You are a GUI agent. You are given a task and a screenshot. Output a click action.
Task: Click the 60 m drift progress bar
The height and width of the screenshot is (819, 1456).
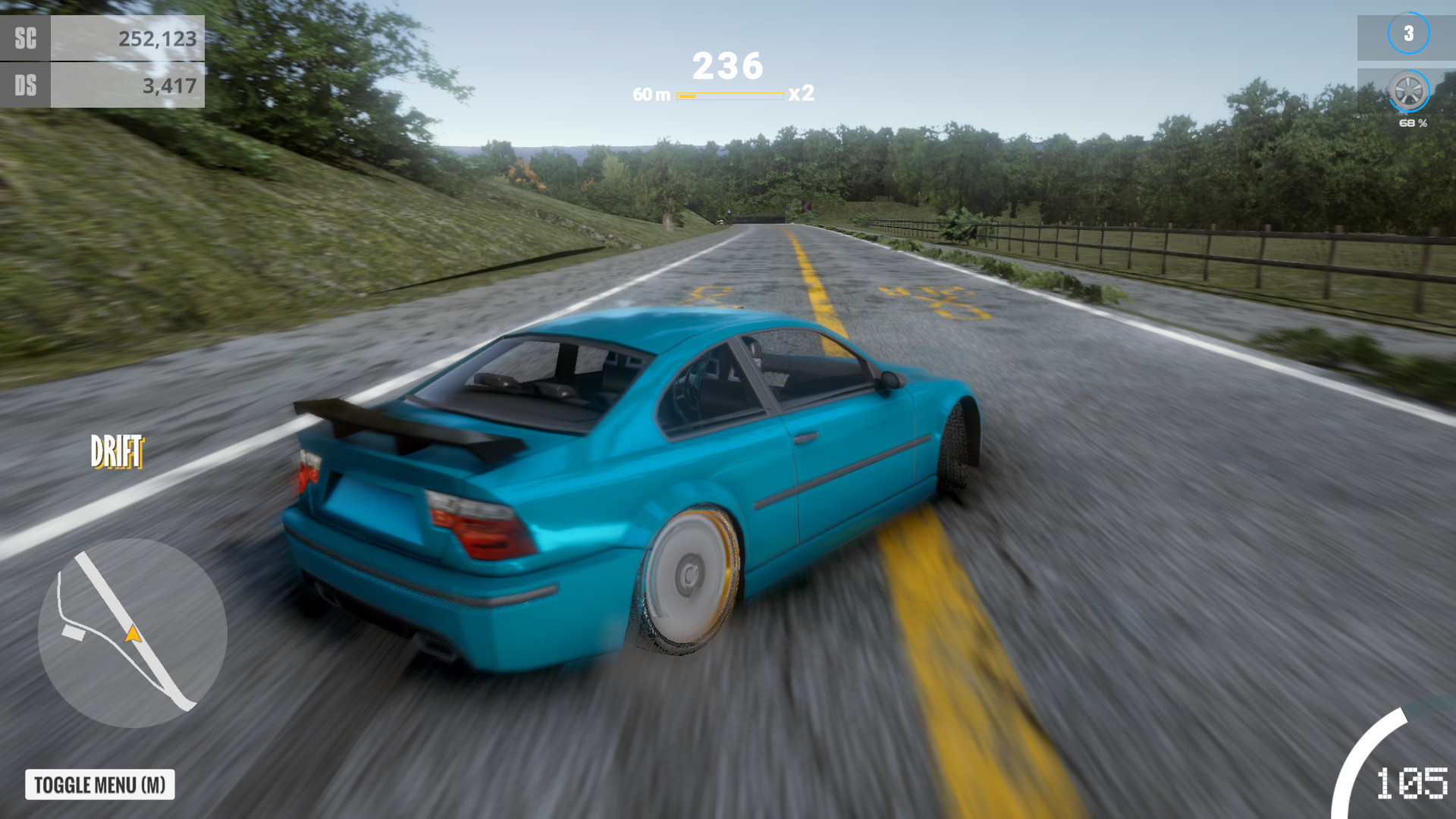730,96
